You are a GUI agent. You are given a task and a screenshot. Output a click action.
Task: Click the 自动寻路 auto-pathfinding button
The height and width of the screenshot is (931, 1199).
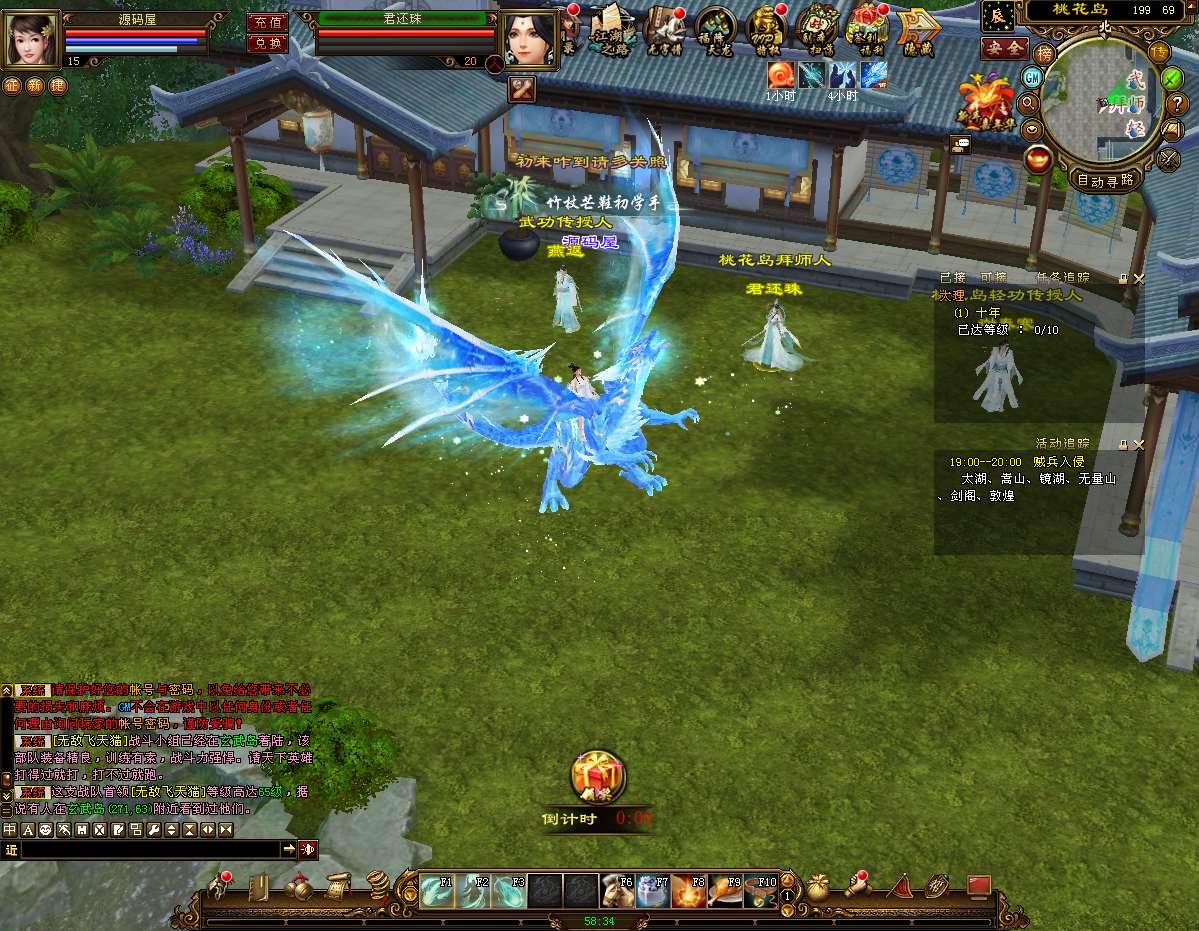(1105, 181)
